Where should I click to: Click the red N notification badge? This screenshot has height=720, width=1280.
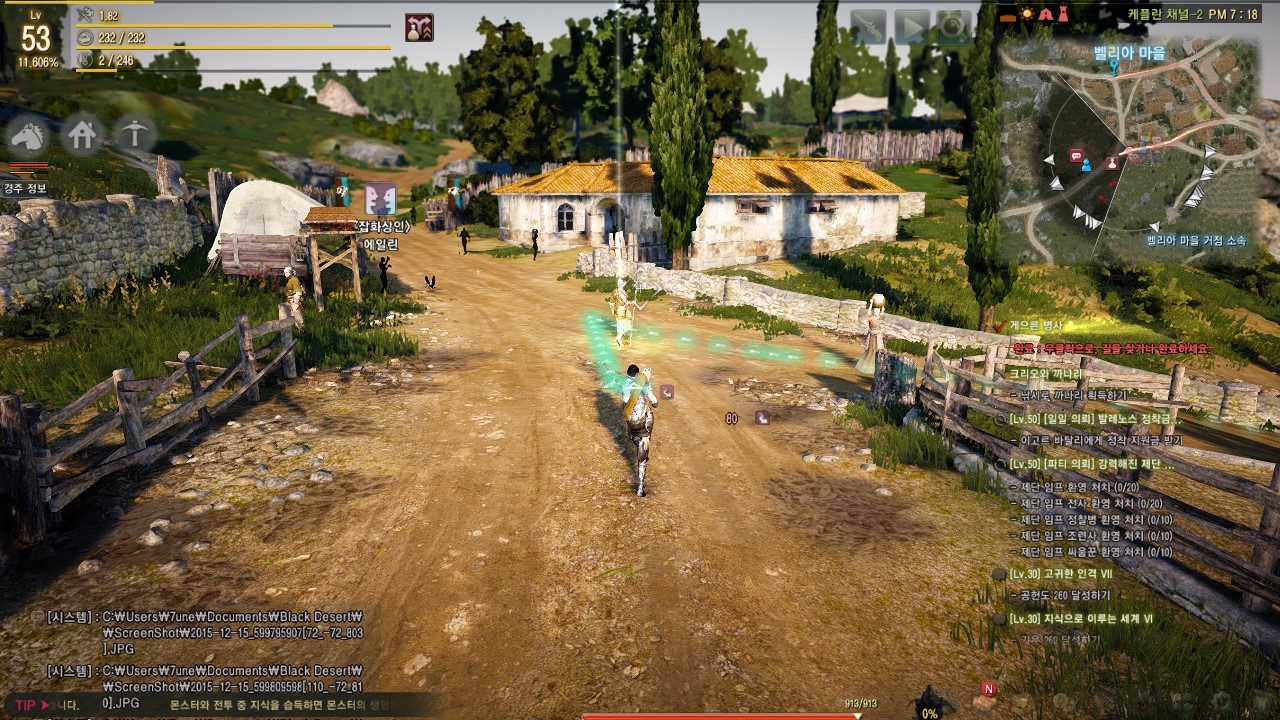pyautogui.click(x=989, y=689)
